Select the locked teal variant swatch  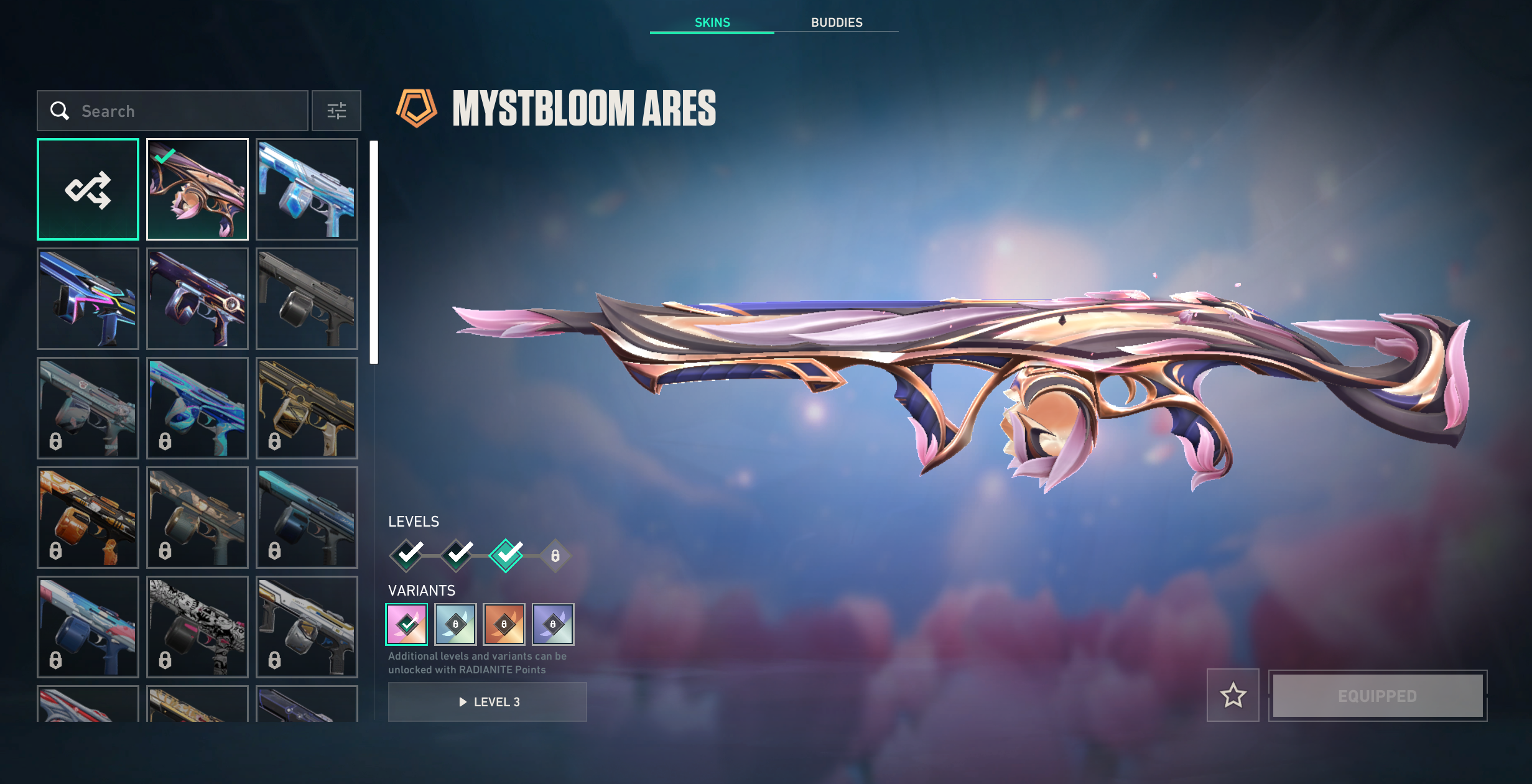[455, 624]
